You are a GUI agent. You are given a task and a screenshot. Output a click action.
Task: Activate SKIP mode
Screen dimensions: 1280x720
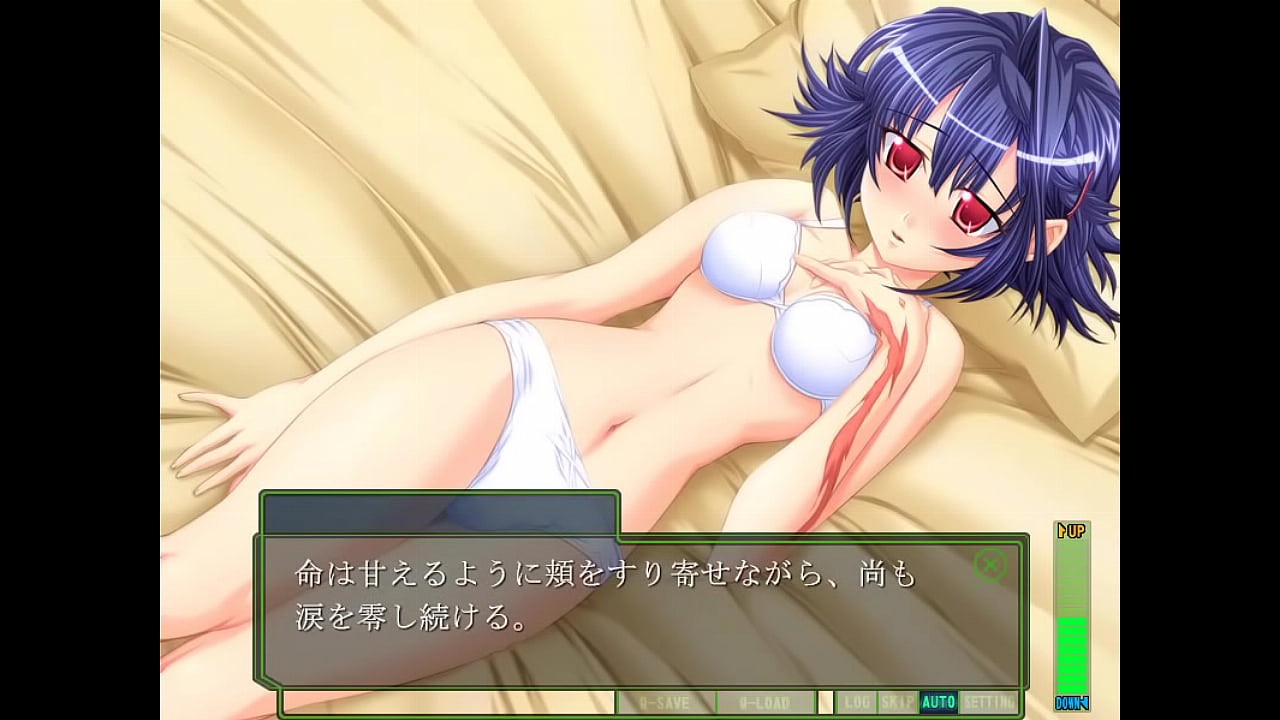897,702
